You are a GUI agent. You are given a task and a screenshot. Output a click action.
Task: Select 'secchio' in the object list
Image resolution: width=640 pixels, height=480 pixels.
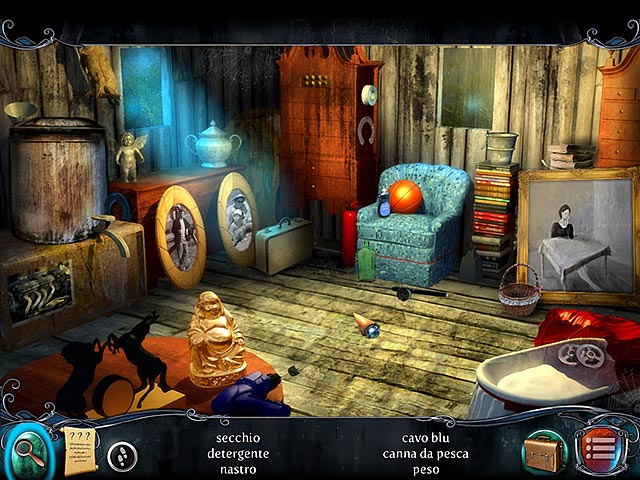[237, 438]
